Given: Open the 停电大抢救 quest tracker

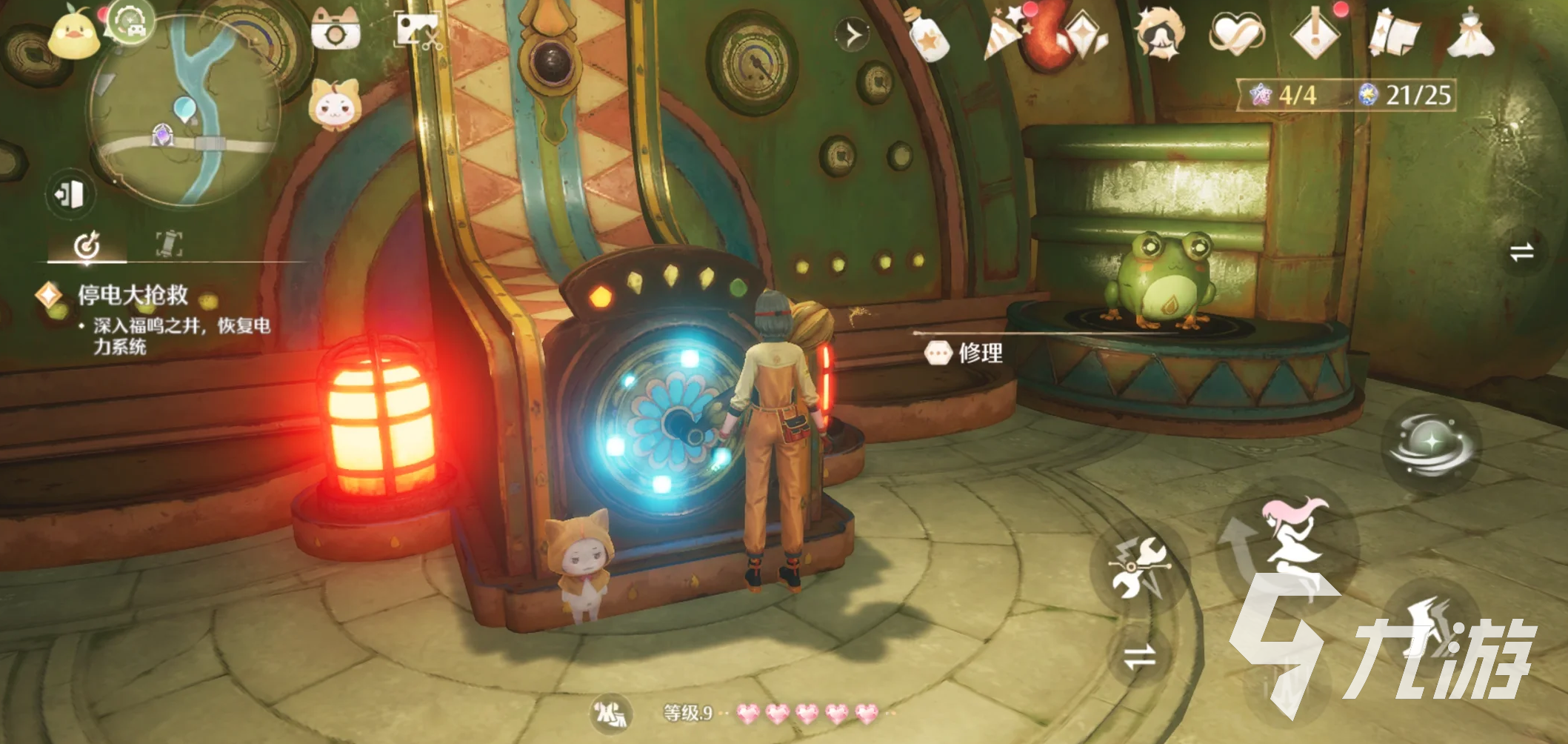Looking at the screenshot, I should pyautogui.click(x=133, y=296).
